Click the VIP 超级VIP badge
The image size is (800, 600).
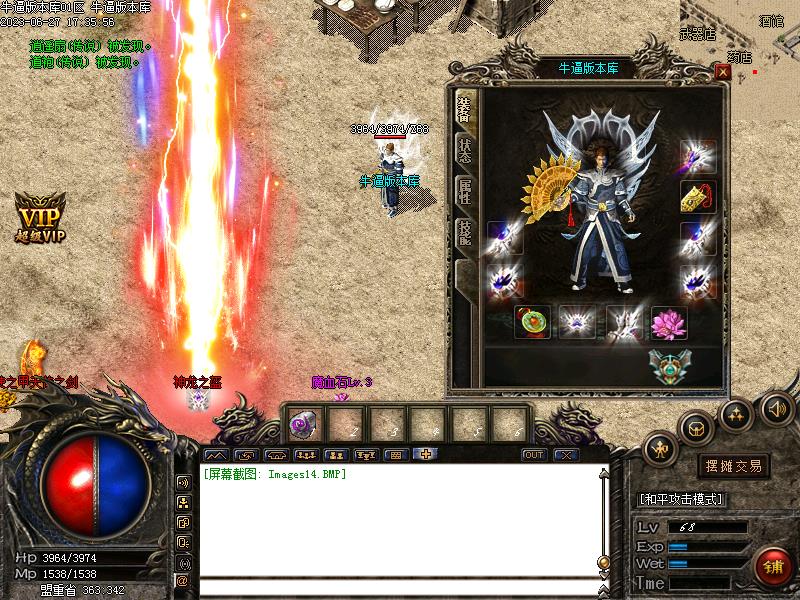coord(40,217)
